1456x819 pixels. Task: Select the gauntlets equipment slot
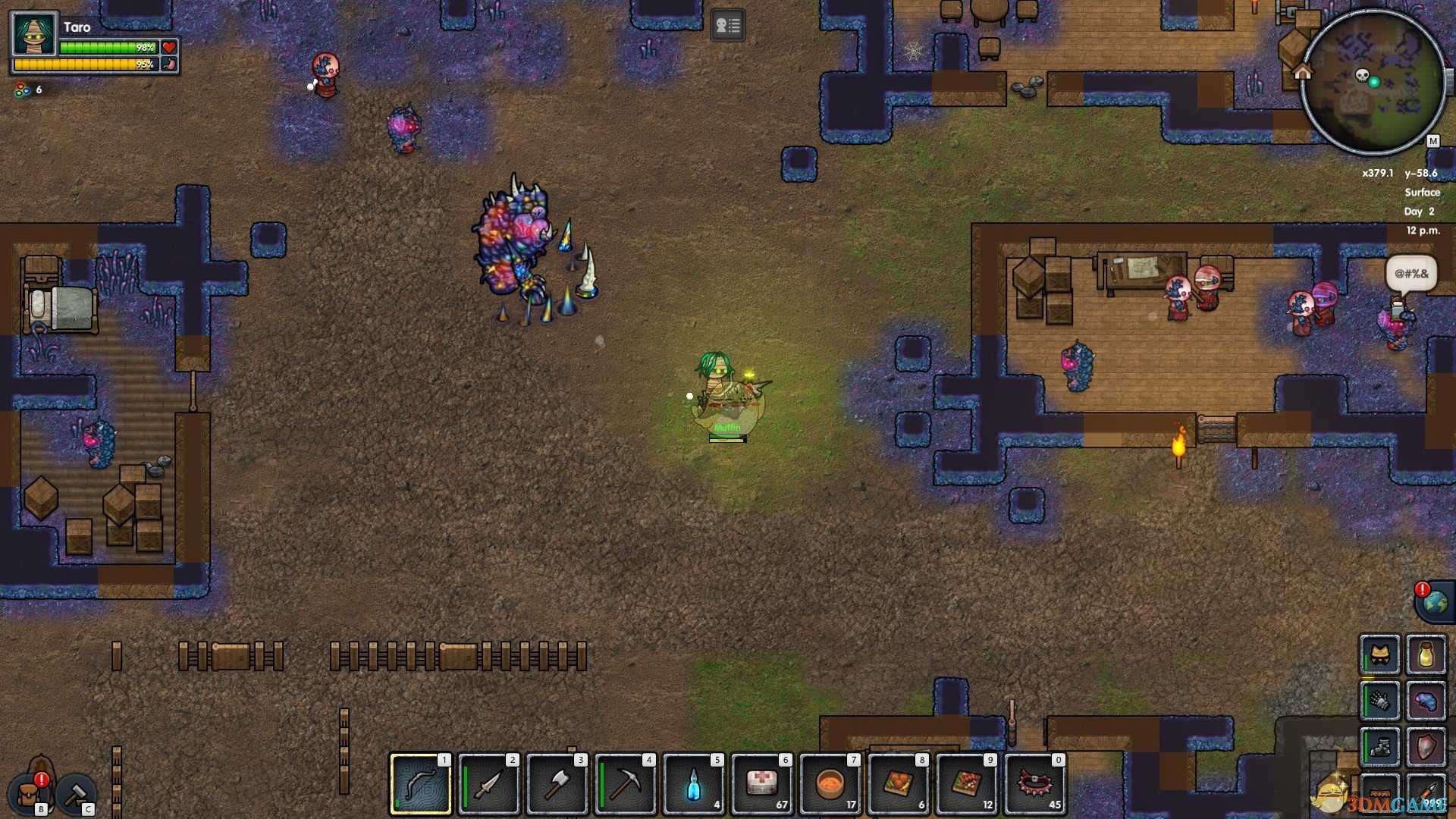click(x=1379, y=701)
